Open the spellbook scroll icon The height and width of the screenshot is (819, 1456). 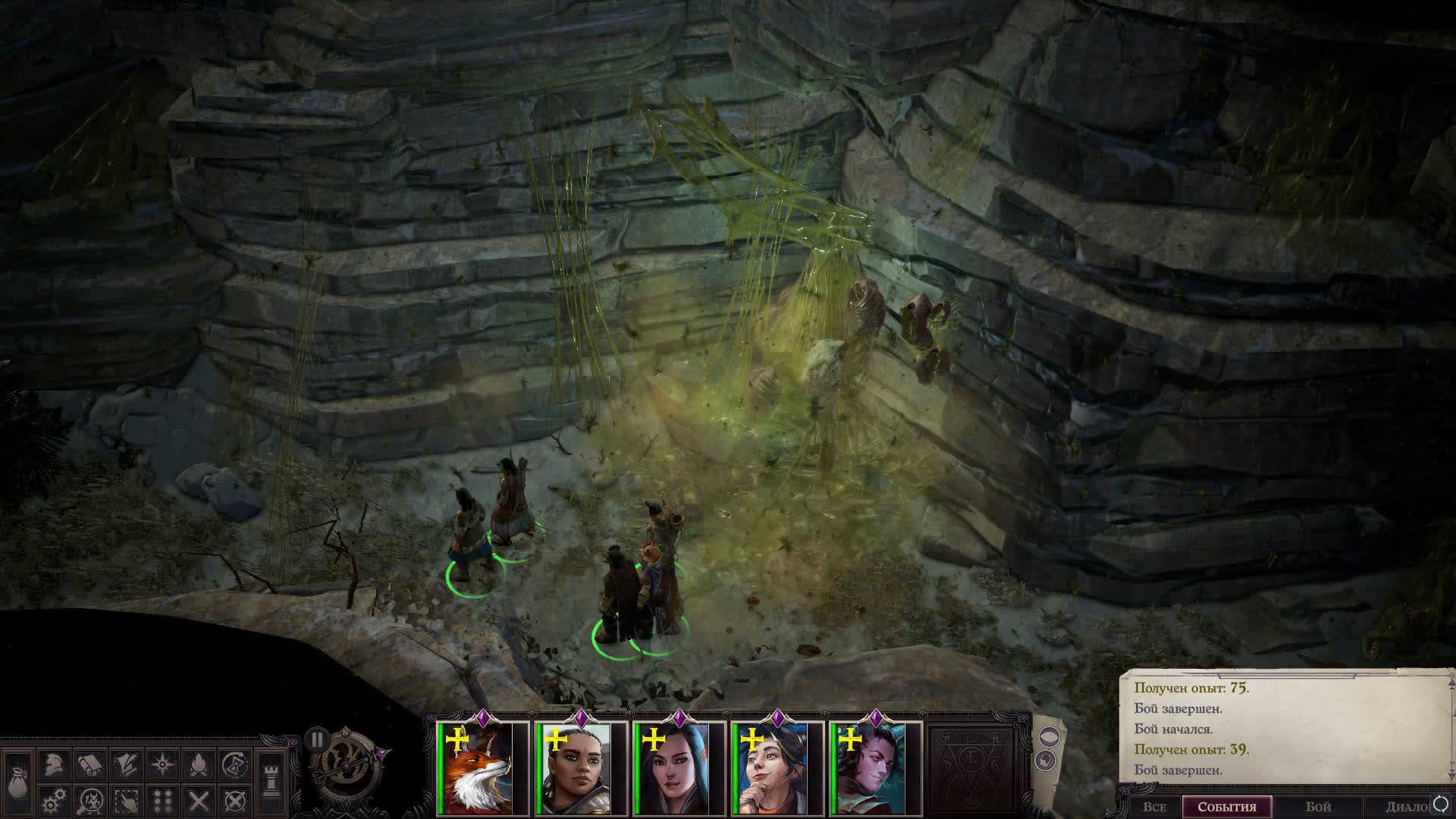coord(89,764)
